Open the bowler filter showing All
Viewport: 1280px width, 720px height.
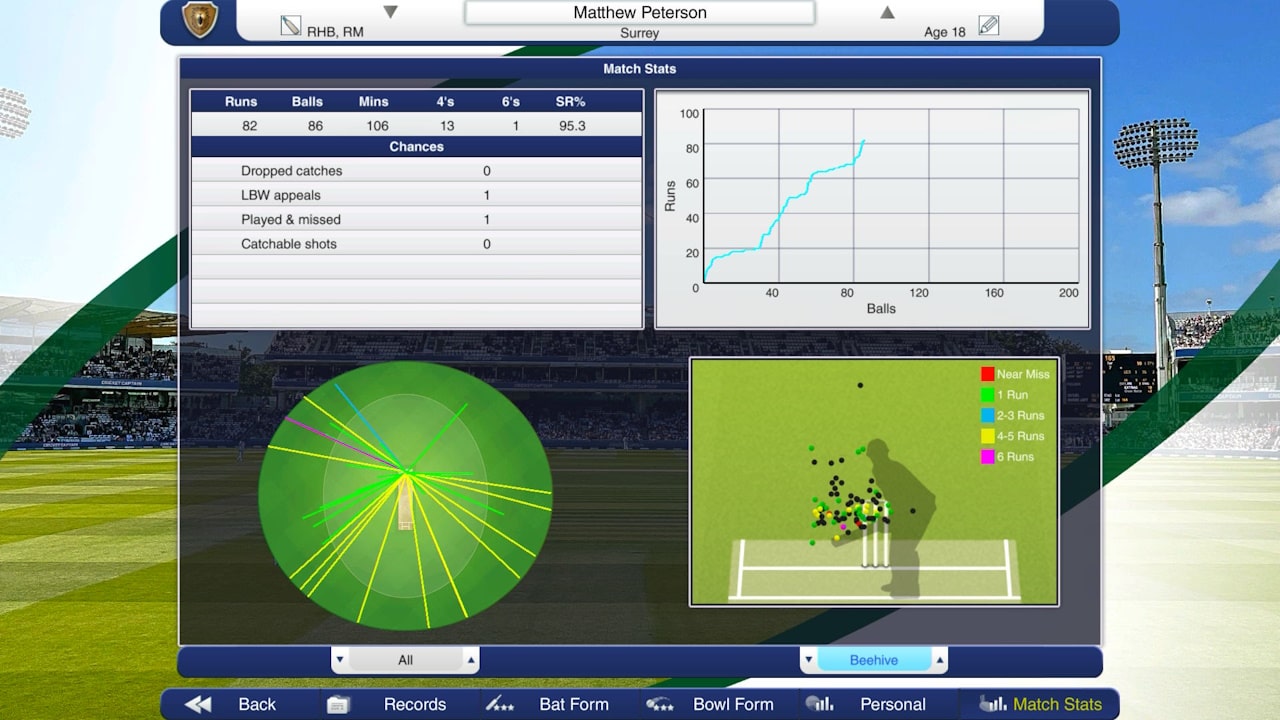point(406,659)
